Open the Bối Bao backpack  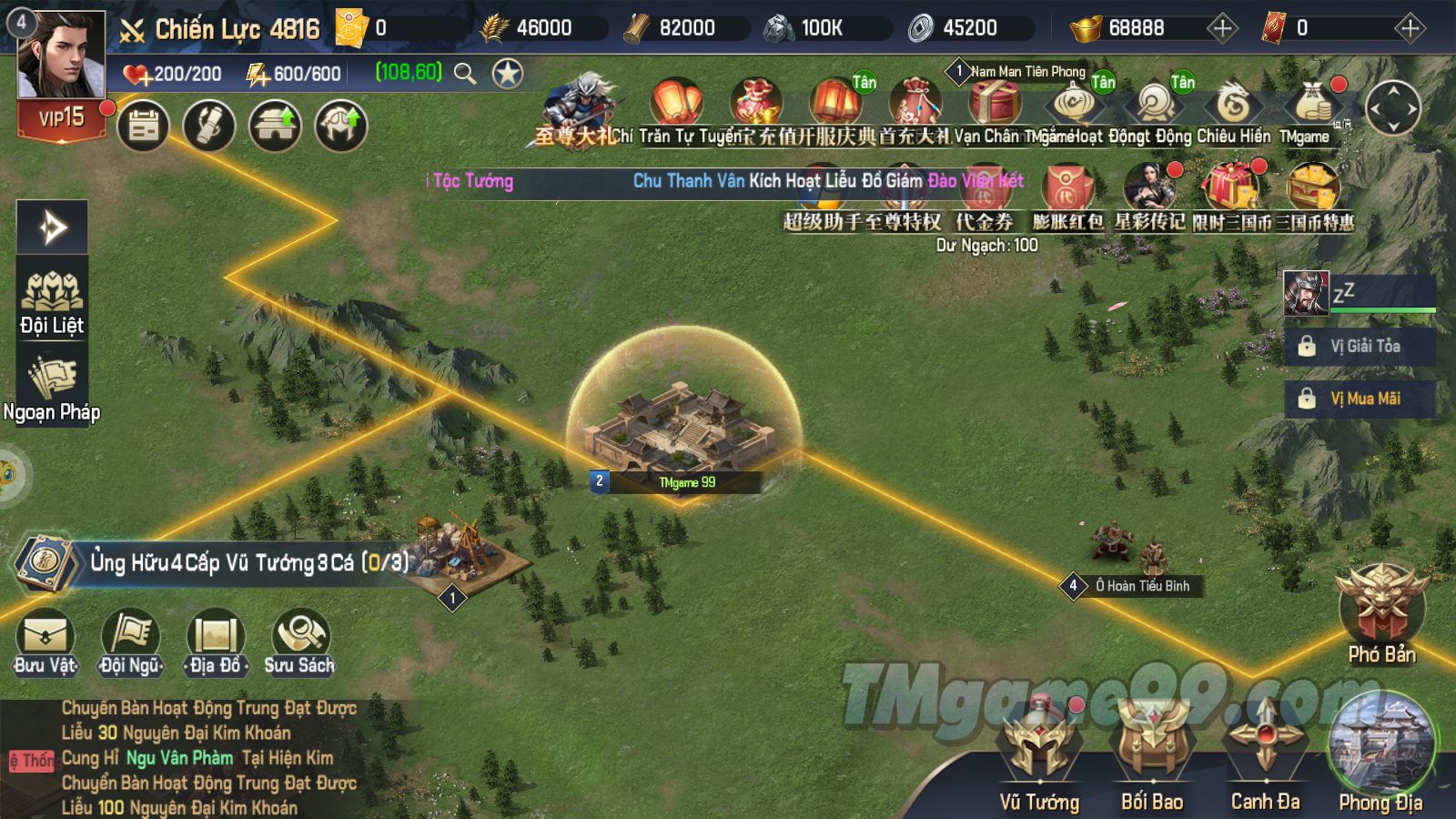coord(1152,753)
